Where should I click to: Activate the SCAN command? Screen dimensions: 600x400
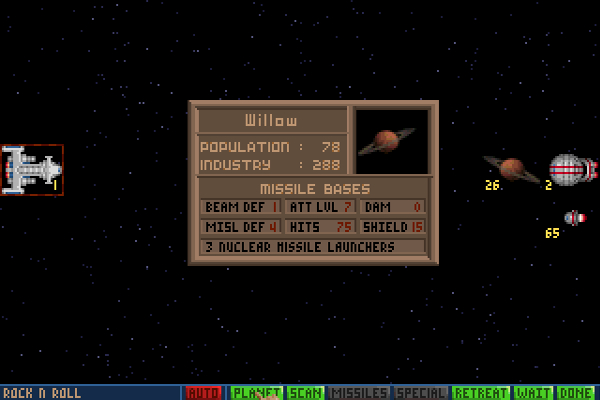pyautogui.click(x=305, y=393)
